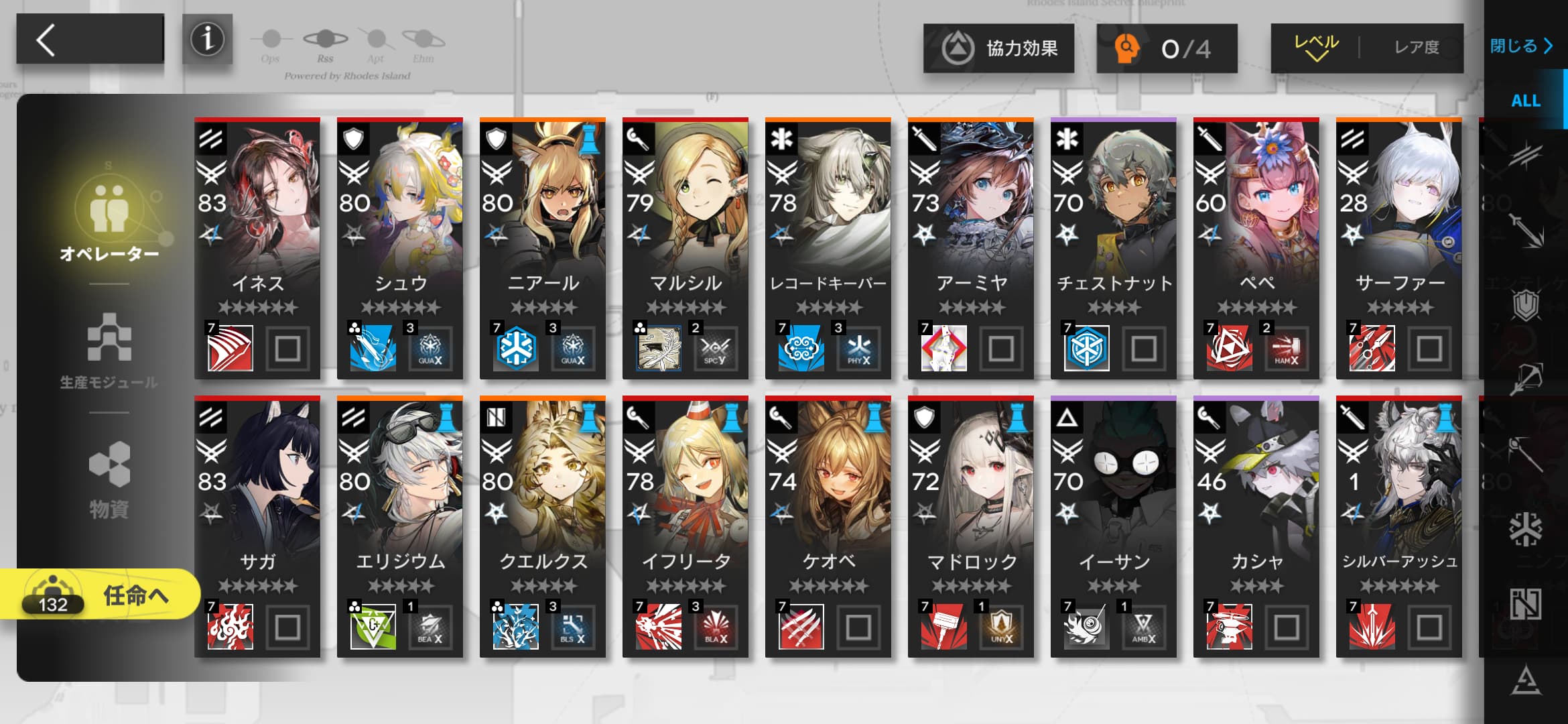
Task: Sort operators by レベル
Action: tap(1316, 48)
